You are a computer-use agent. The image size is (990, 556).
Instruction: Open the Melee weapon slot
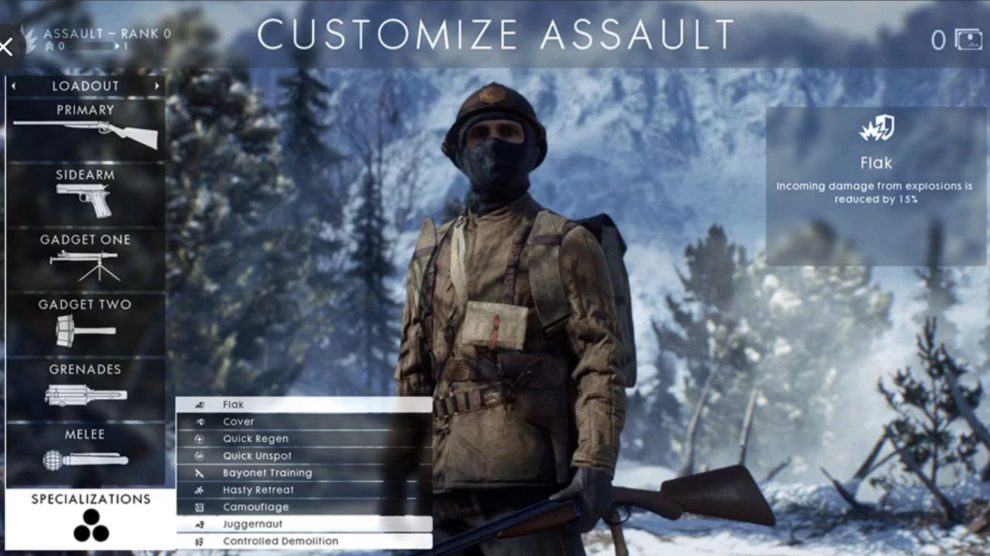pos(85,451)
